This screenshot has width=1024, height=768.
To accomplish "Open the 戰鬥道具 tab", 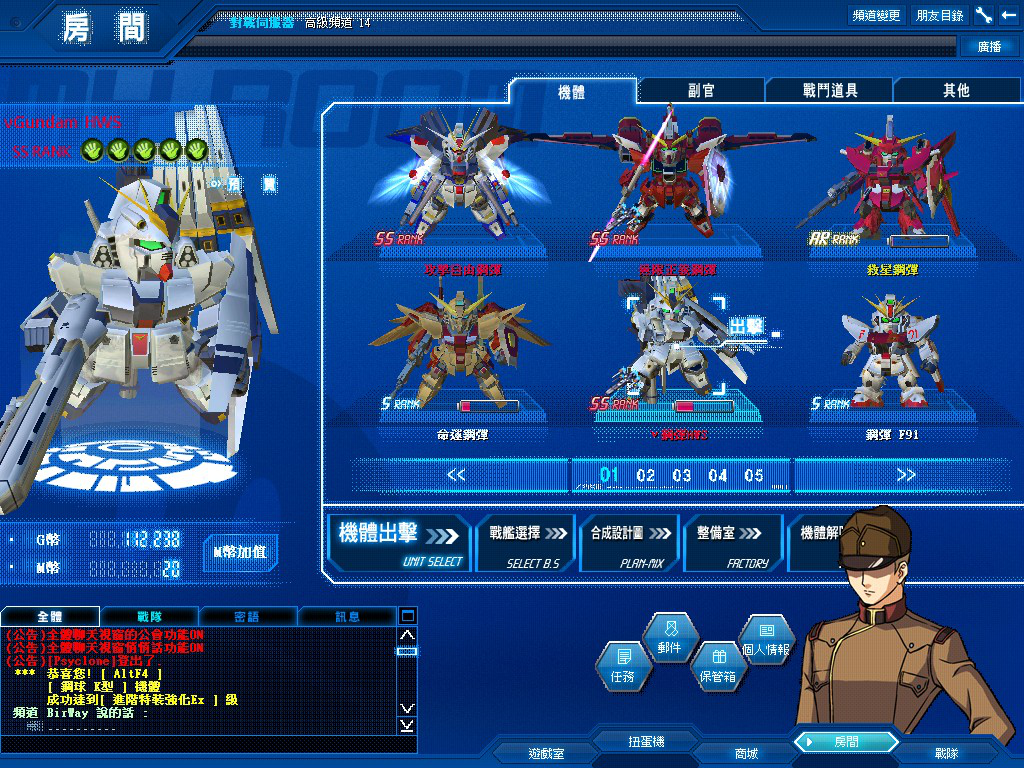I will click(x=830, y=90).
